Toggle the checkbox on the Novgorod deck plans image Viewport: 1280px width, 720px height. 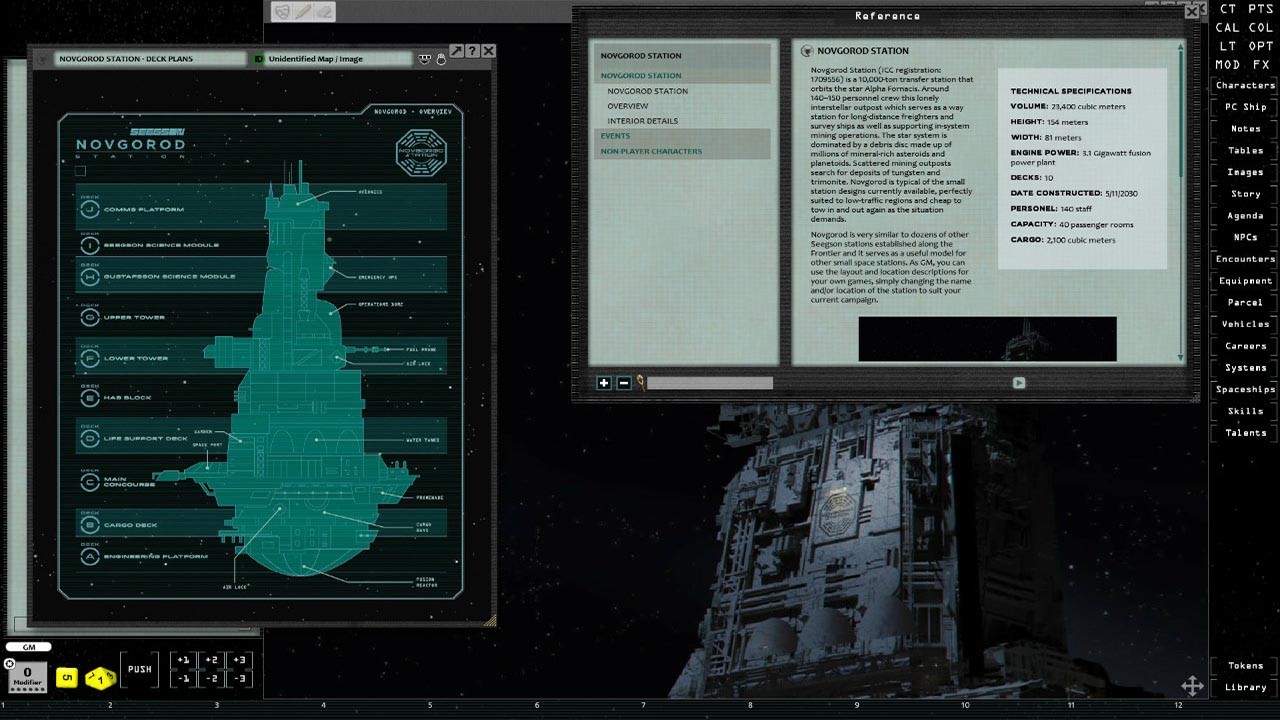click(80, 170)
